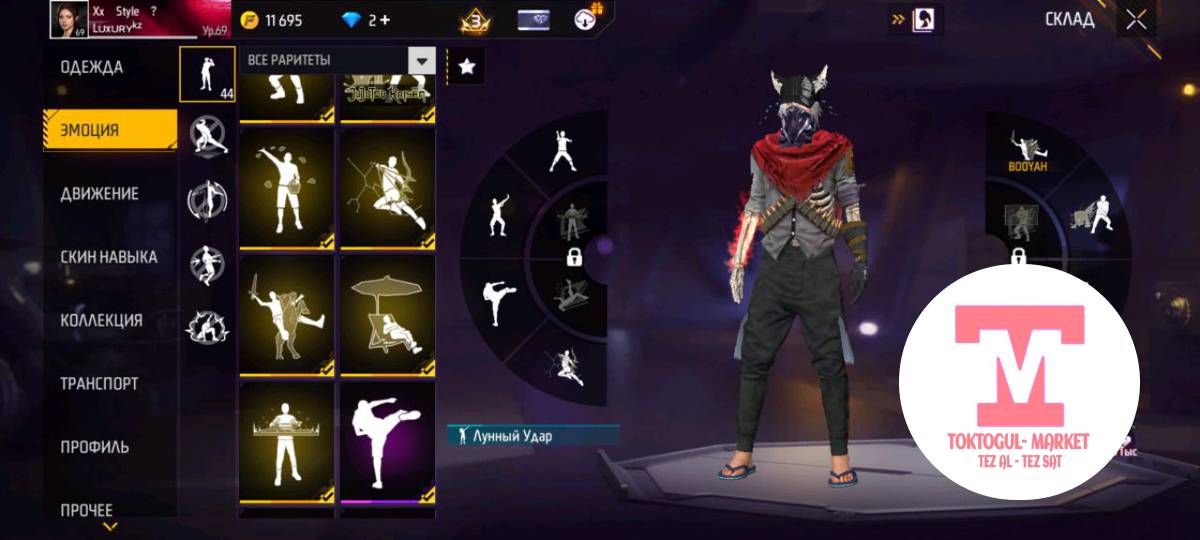Close the vault with the X button
Image resolution: width=1200 pixels, height=540 pixels.
tap(1136, 20)
